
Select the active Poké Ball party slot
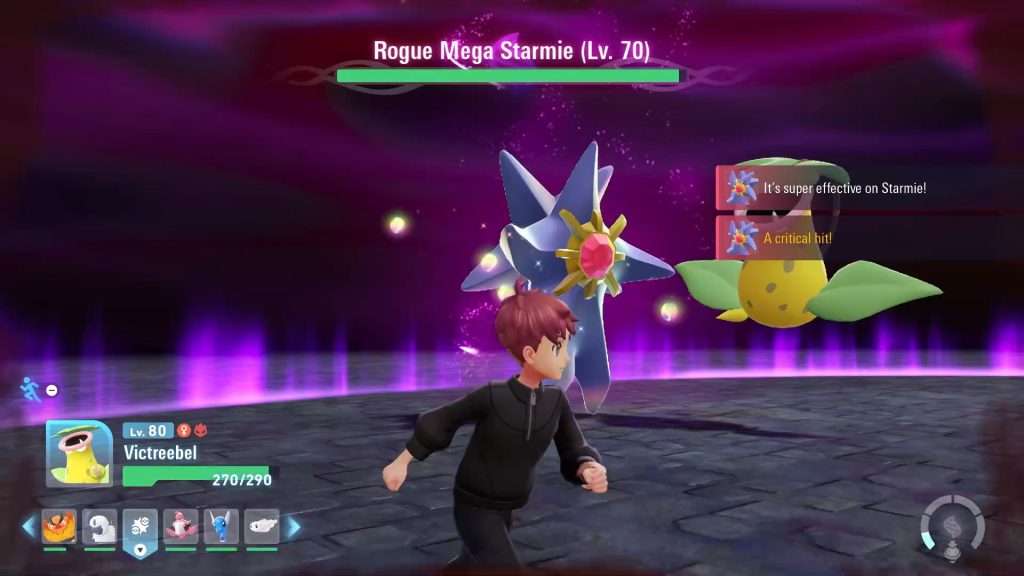pyautogui.click(x=140, y=528)
